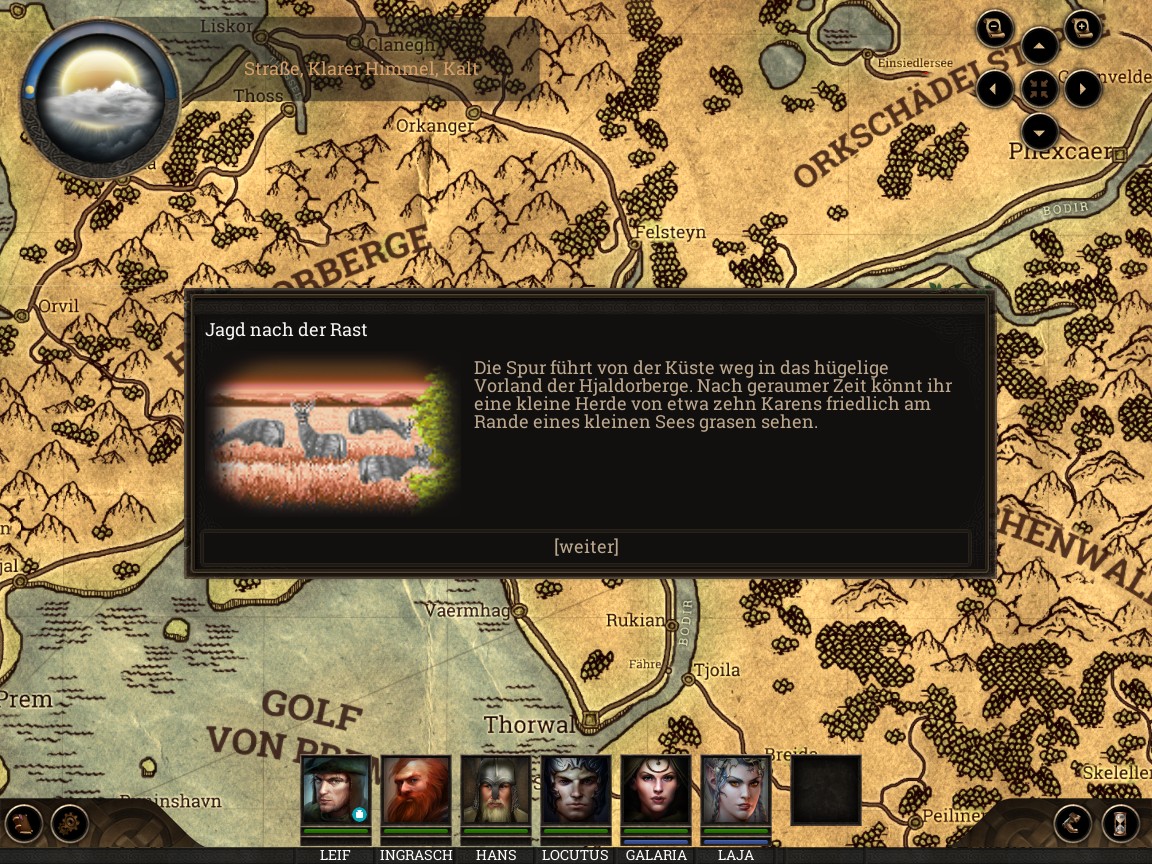Image resolution: width=1152 pixels, height=864 pixels.
Task: Pan the map down with the down arrow
Action: pyautogui.click(x=1040, y=131)
